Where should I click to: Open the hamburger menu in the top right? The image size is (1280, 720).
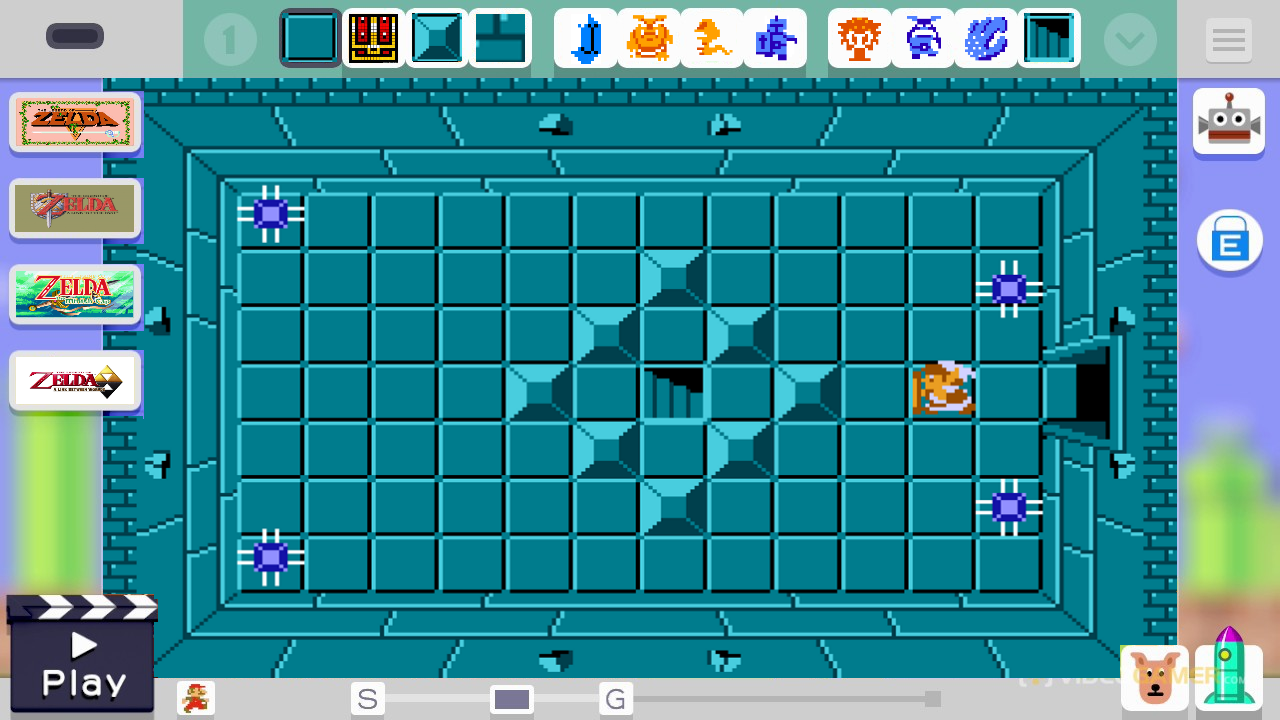point(1228,40)
